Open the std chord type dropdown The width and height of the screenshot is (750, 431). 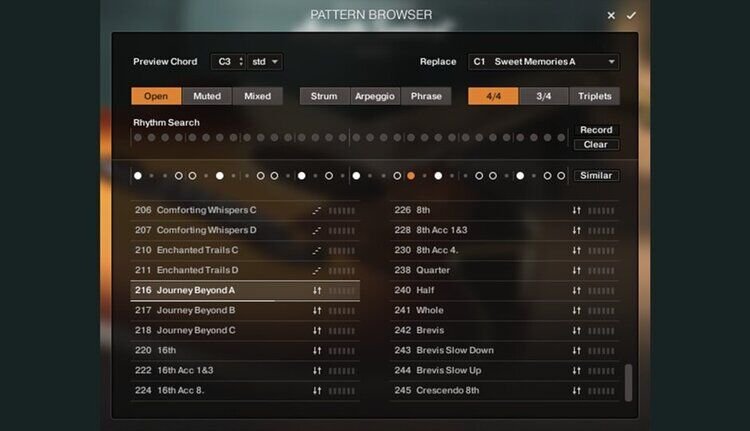[x=265, y=62]
